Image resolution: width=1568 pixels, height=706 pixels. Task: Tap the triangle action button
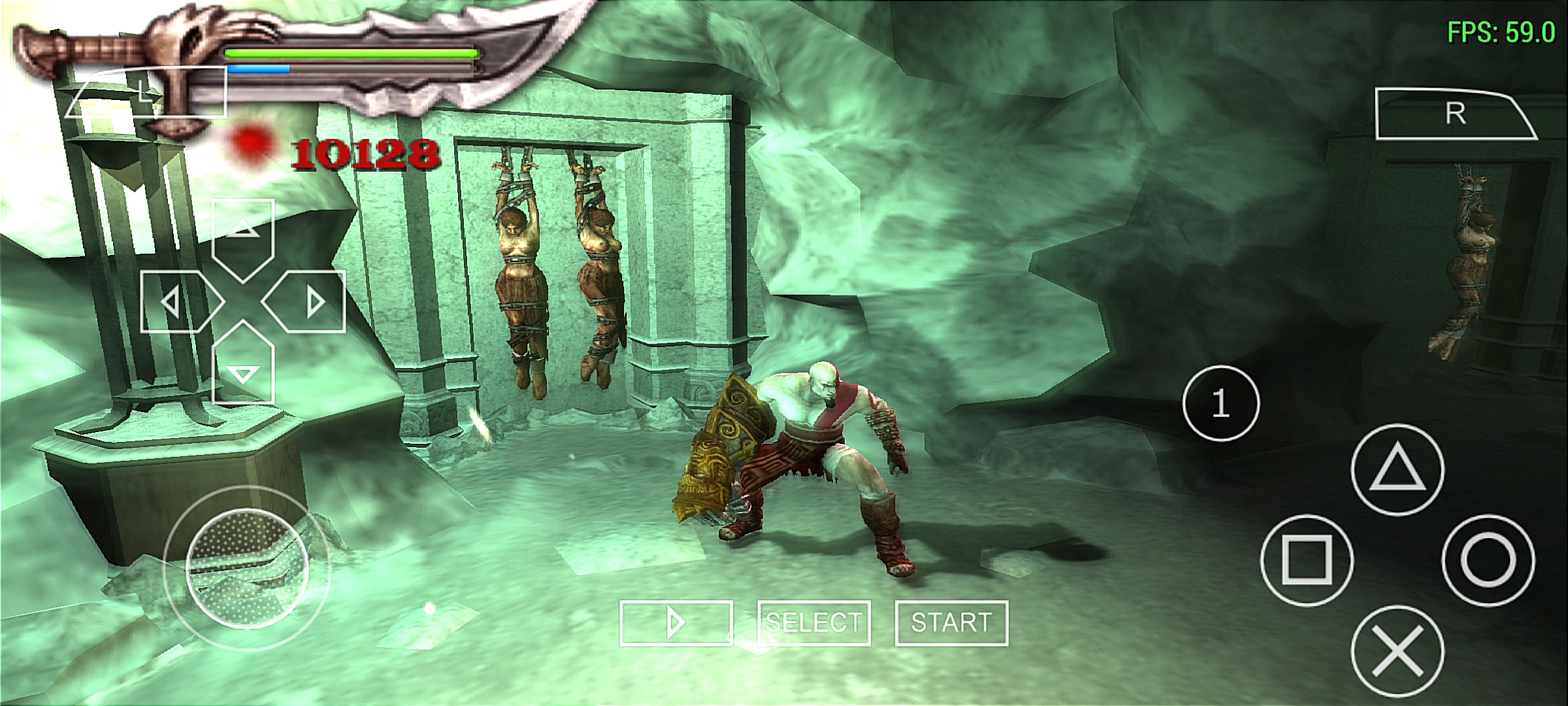[1397, 470]
